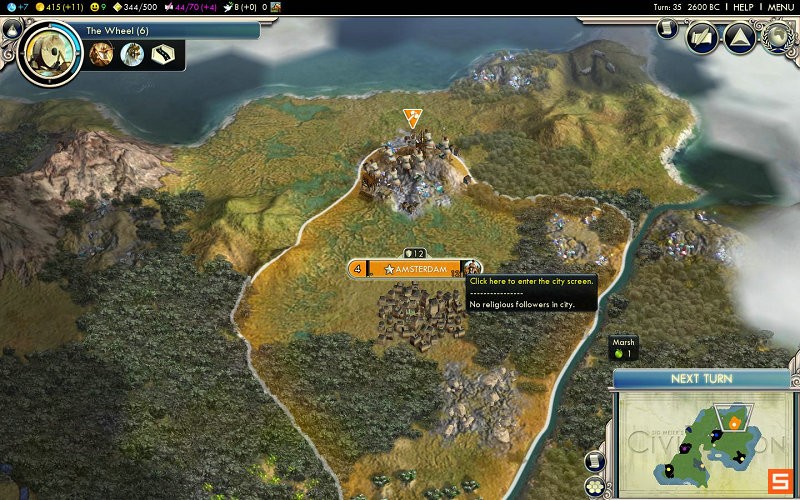Select the roads icon in research panel
This screenshot has width=800, height=500.
pos(163,54)
